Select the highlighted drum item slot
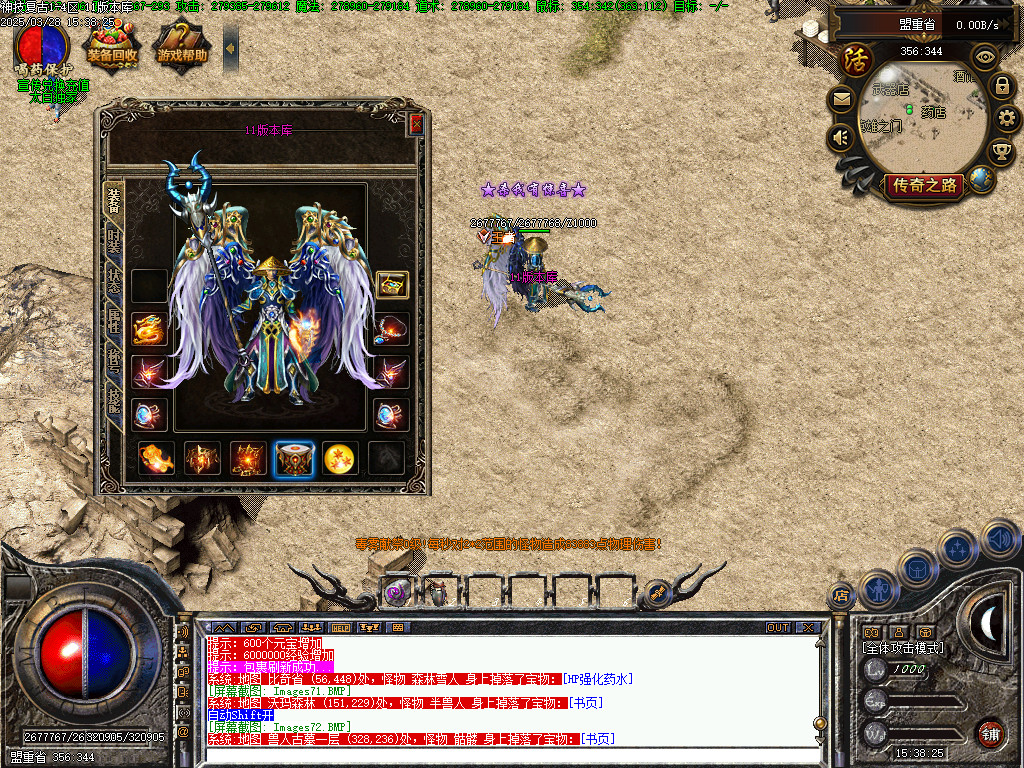 point(295,458)
